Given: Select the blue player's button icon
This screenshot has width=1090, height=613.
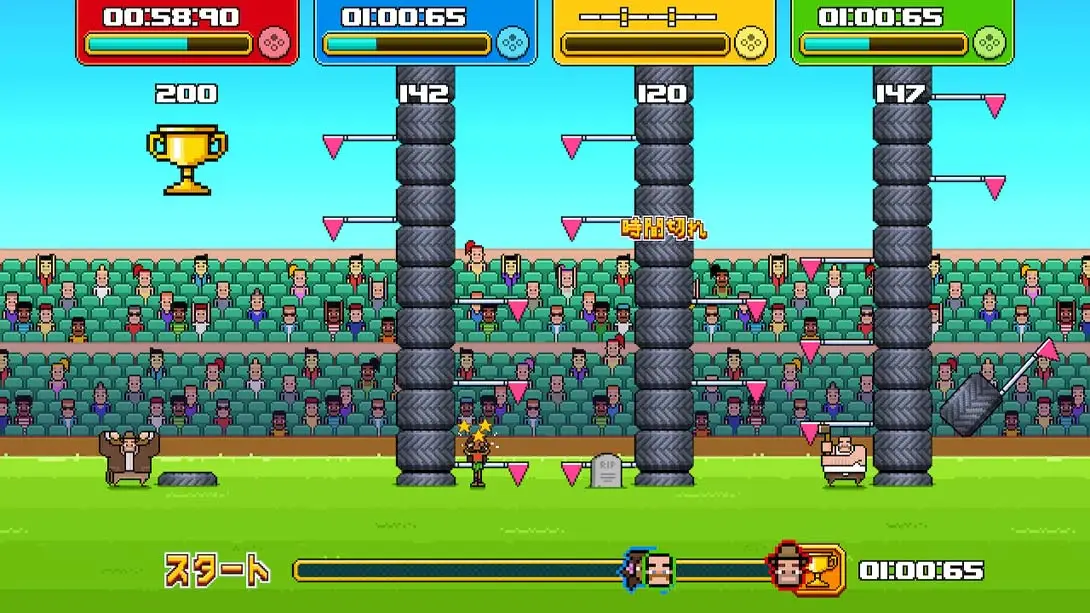Looking at the screenshot, I should 512,43.
